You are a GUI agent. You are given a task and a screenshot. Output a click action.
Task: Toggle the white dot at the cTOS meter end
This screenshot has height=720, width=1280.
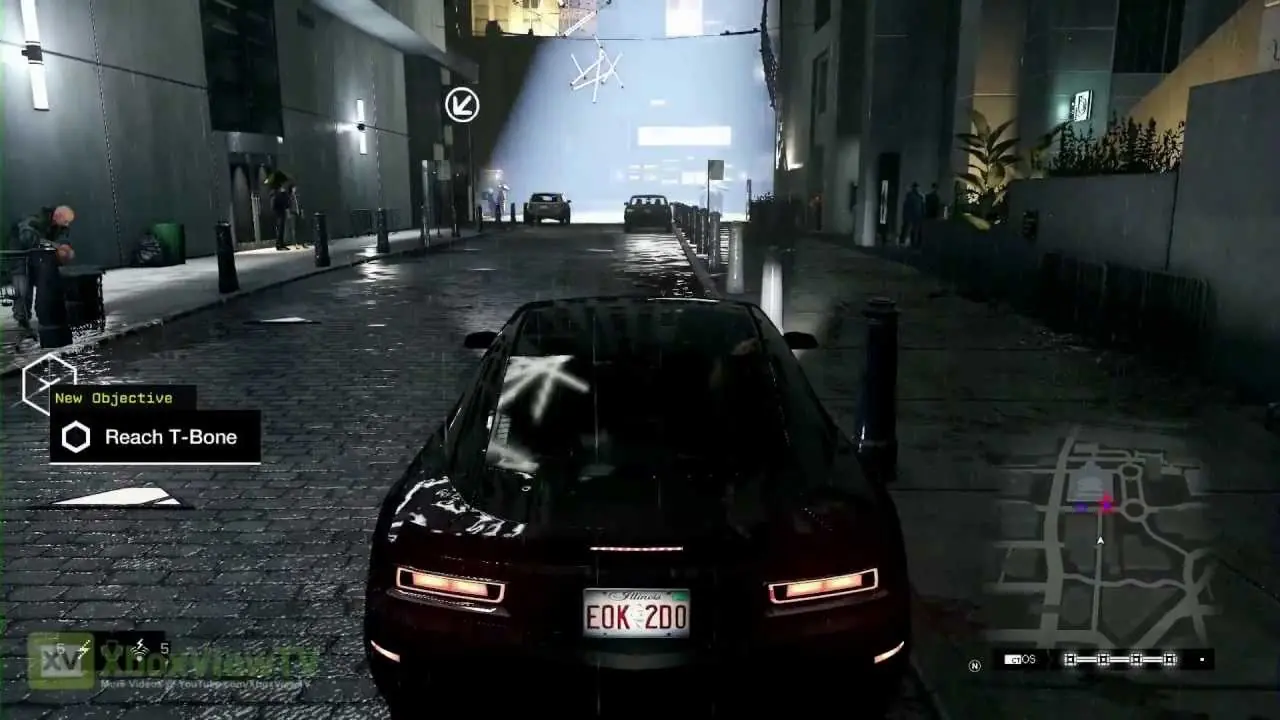coord(1201,659)
